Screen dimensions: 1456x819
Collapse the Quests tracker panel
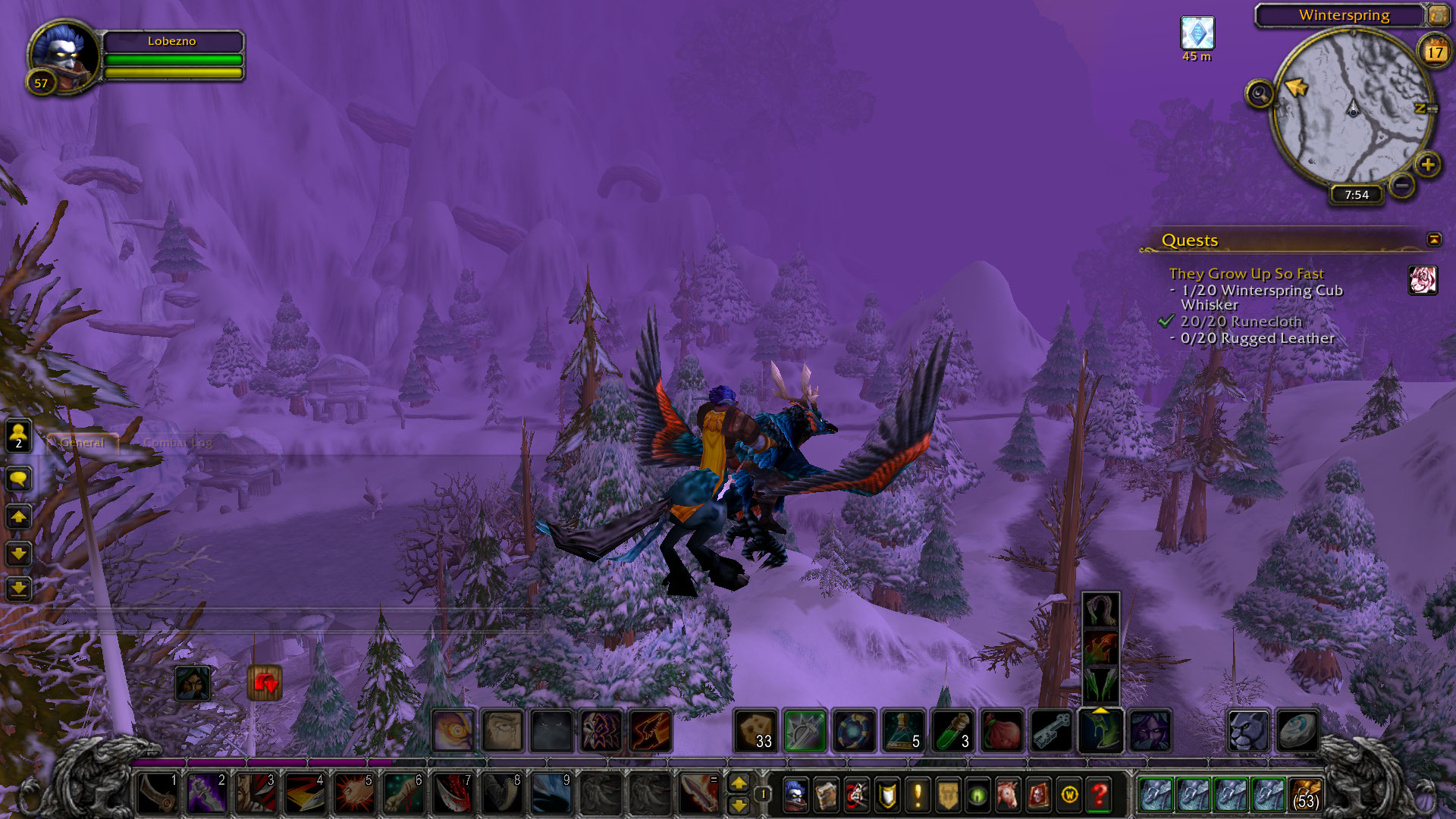[1434, 240]
